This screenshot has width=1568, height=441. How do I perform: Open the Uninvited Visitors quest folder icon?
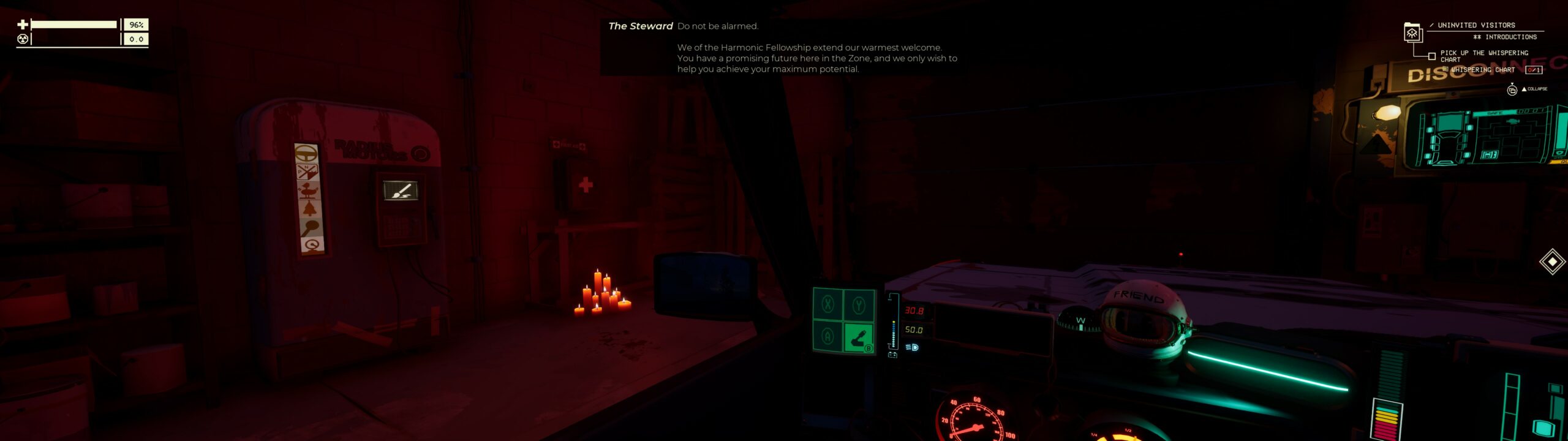(x=1412, y=32)
